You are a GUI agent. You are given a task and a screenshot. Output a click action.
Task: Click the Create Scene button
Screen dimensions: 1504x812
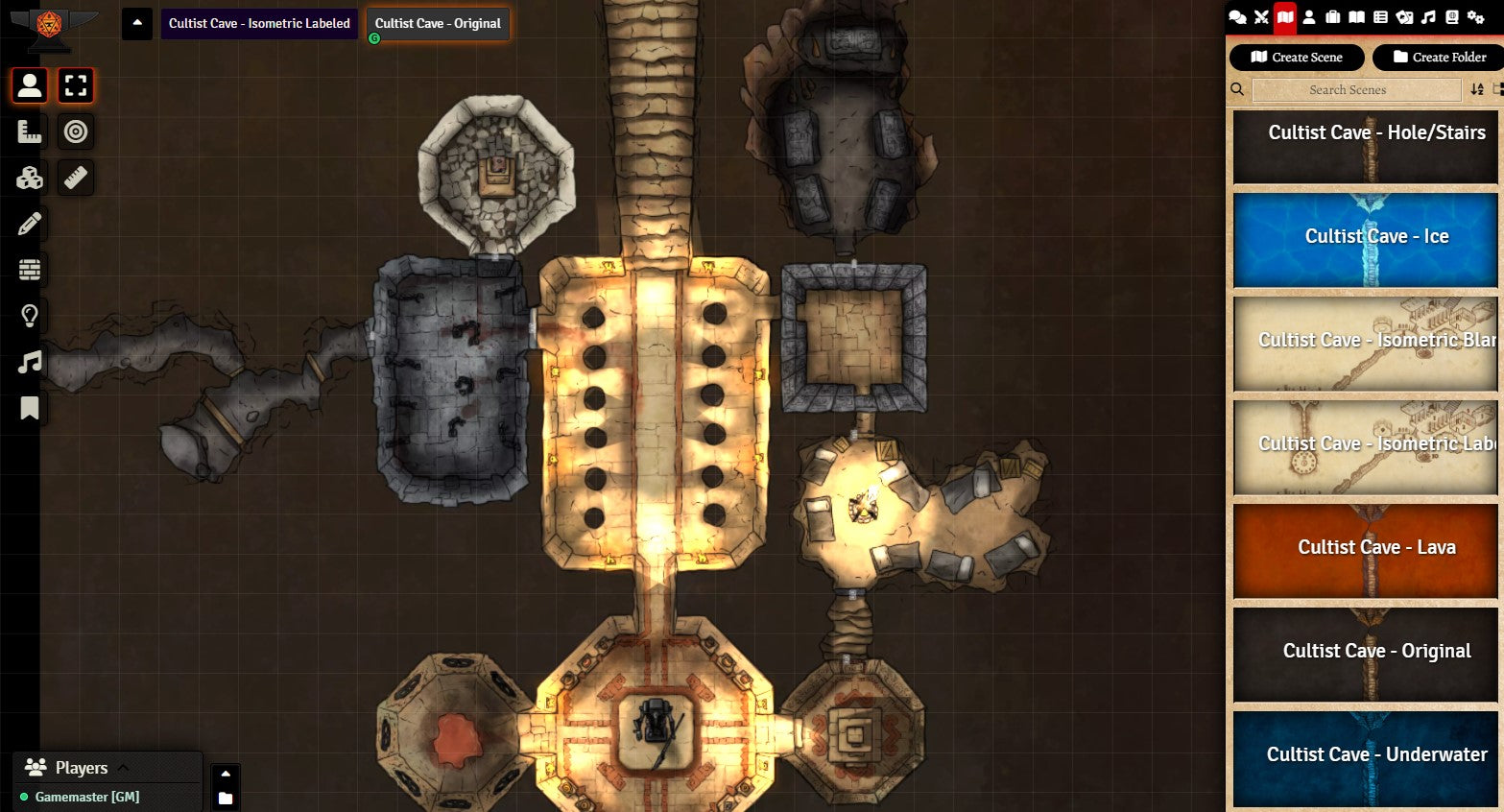pos(1297,58)
